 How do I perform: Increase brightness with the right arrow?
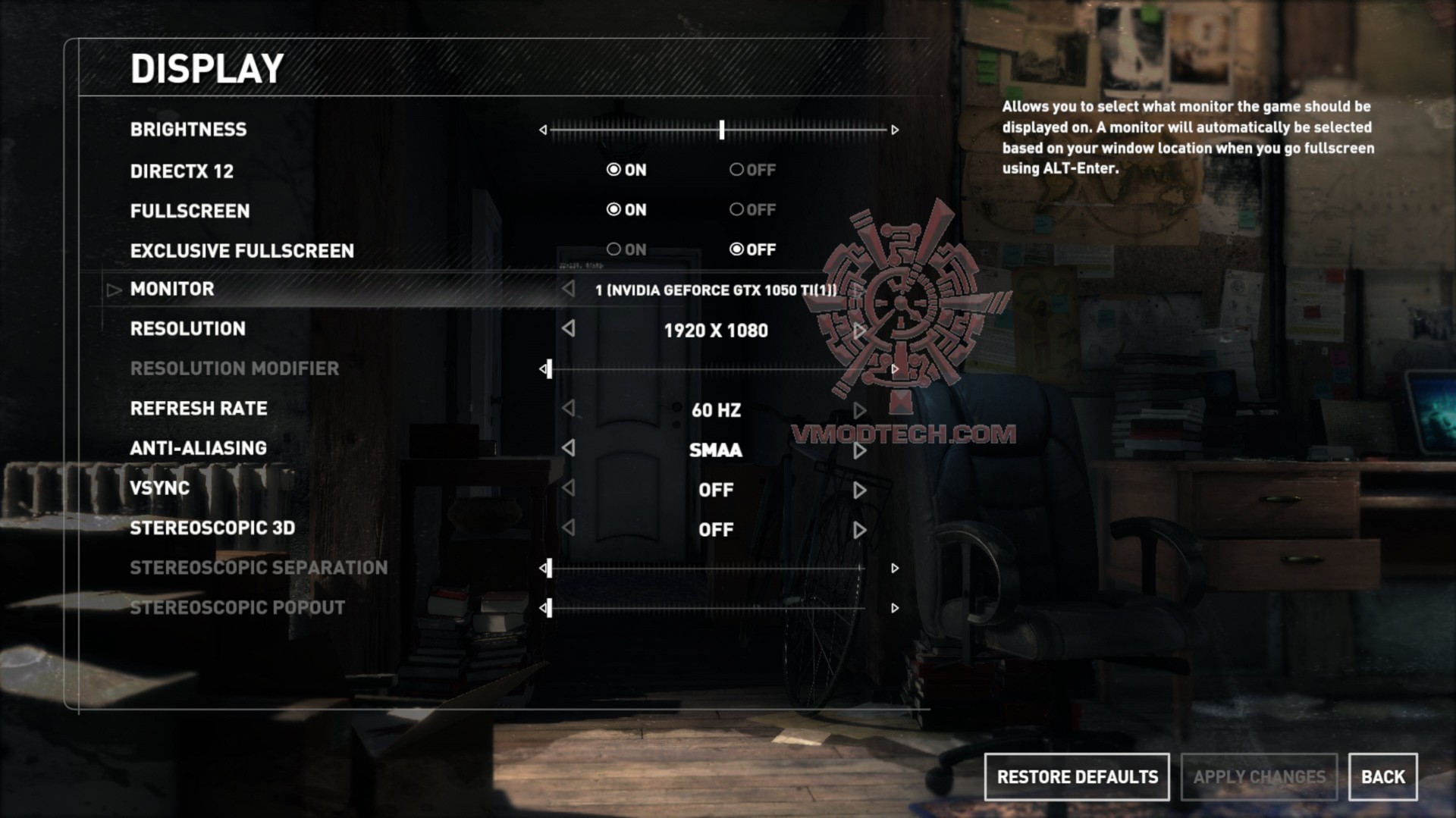895,130
